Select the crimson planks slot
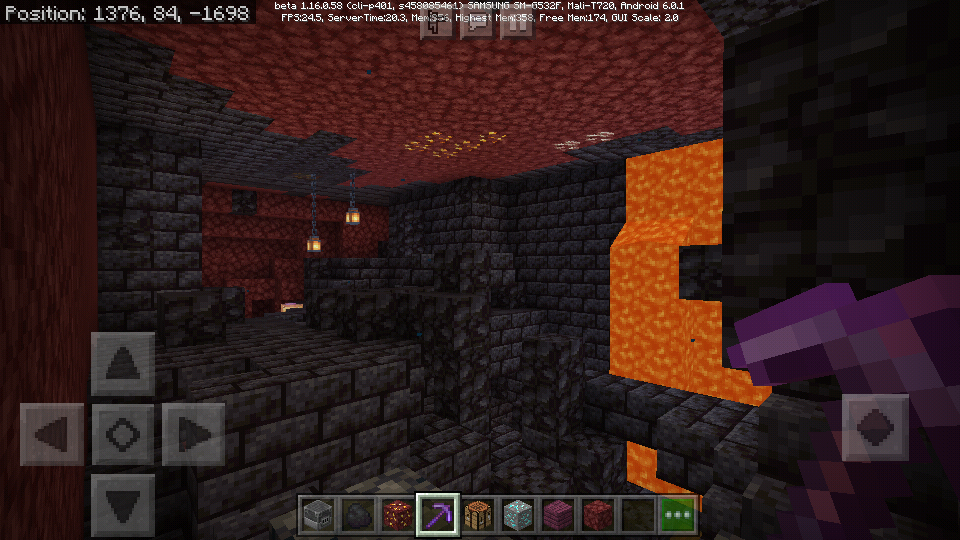Screen dimensions: 960x540 558,515
